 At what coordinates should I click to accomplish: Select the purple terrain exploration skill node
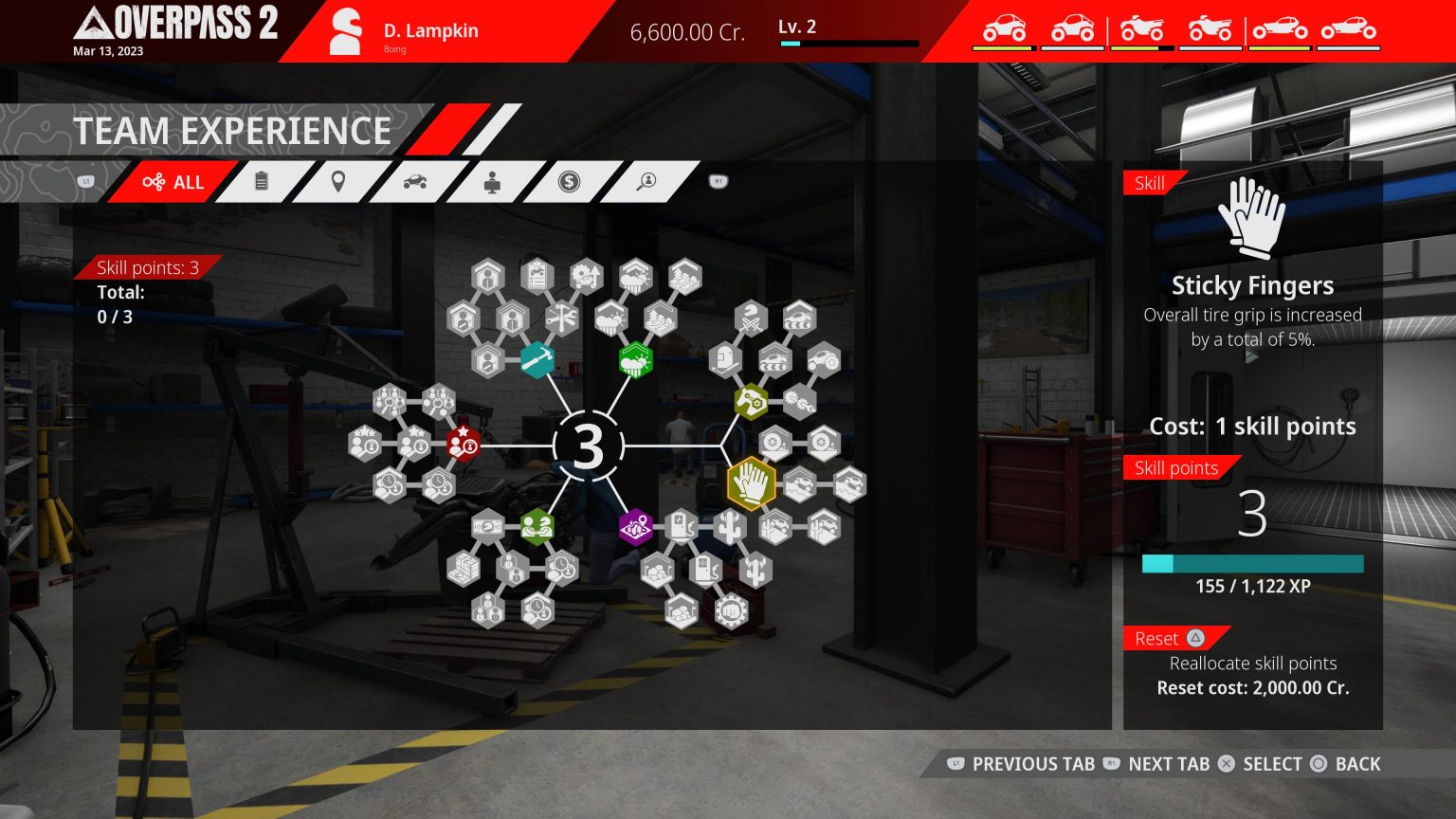pos(635,528)
